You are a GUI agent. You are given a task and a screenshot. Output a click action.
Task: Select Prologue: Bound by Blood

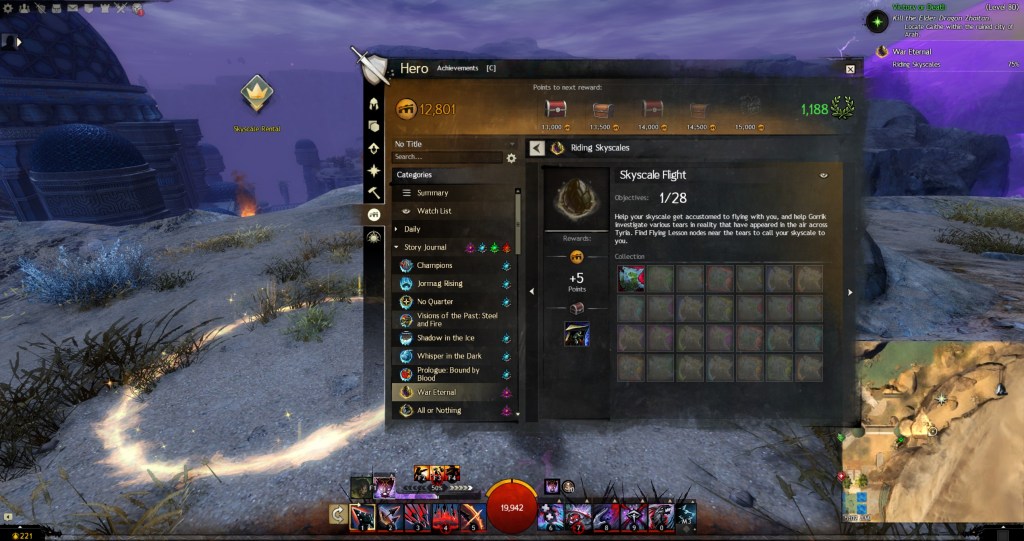click(x=447, y=374)
